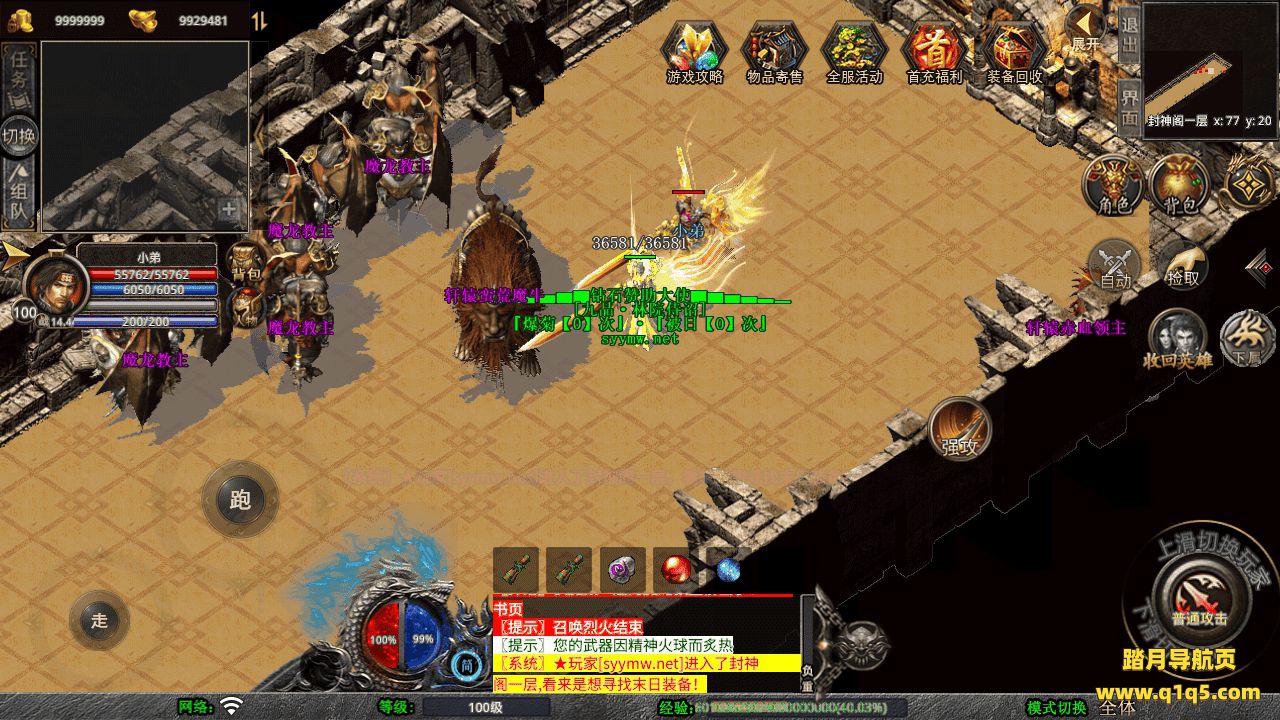Viewport: 1280px width, 720px height.
Task: Open the 装备回收 equipment recycling chest
Action: point(1014,50)
